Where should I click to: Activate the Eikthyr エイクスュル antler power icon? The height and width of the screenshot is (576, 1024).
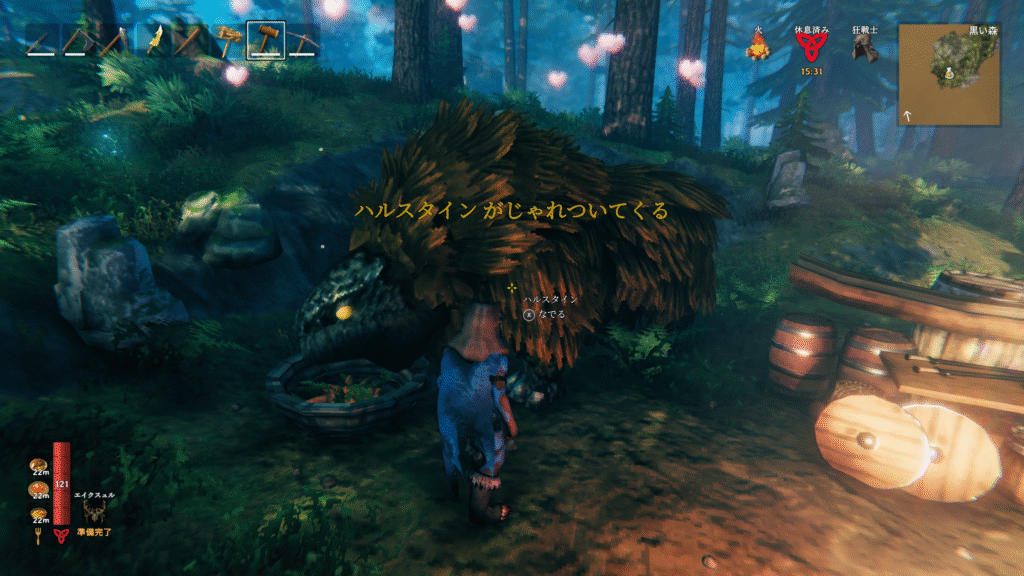point(96,513)
